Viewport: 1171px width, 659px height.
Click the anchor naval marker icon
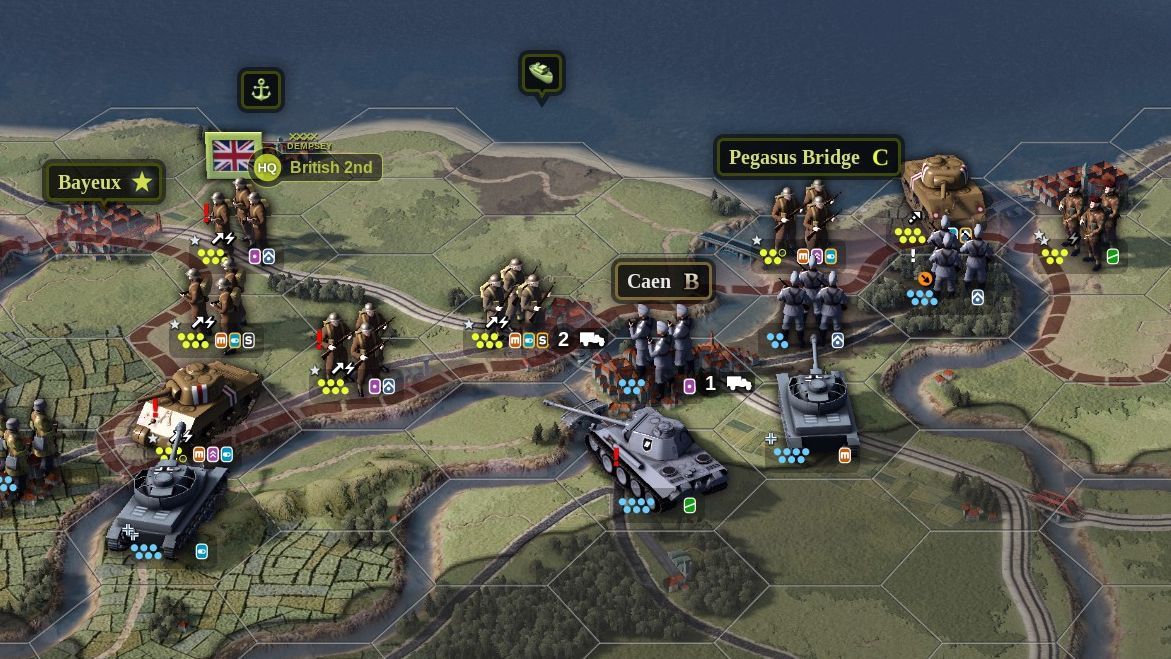click(x=261, y=90)
